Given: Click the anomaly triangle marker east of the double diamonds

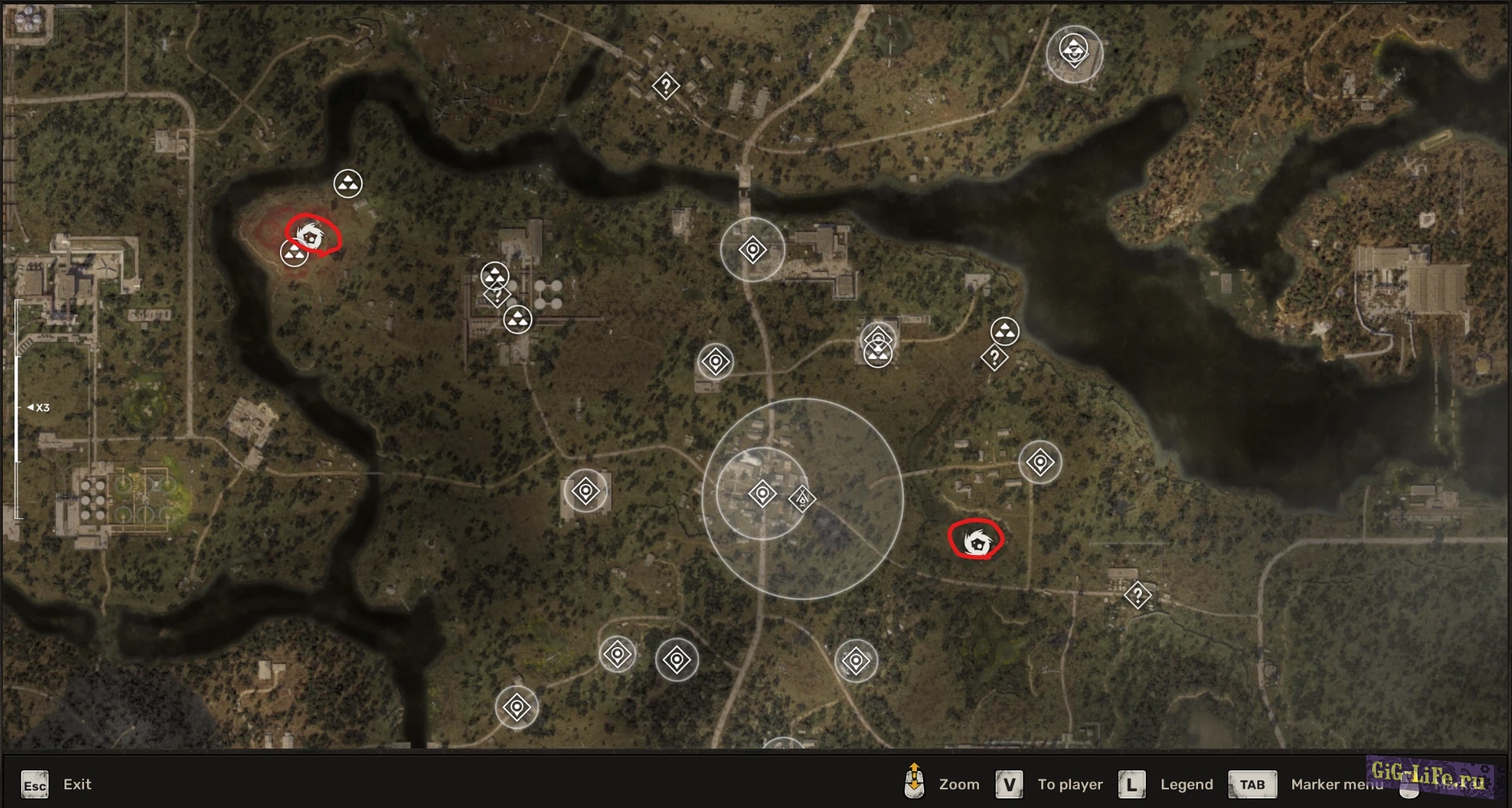Looking at the screenshot, I should 1007,332.
